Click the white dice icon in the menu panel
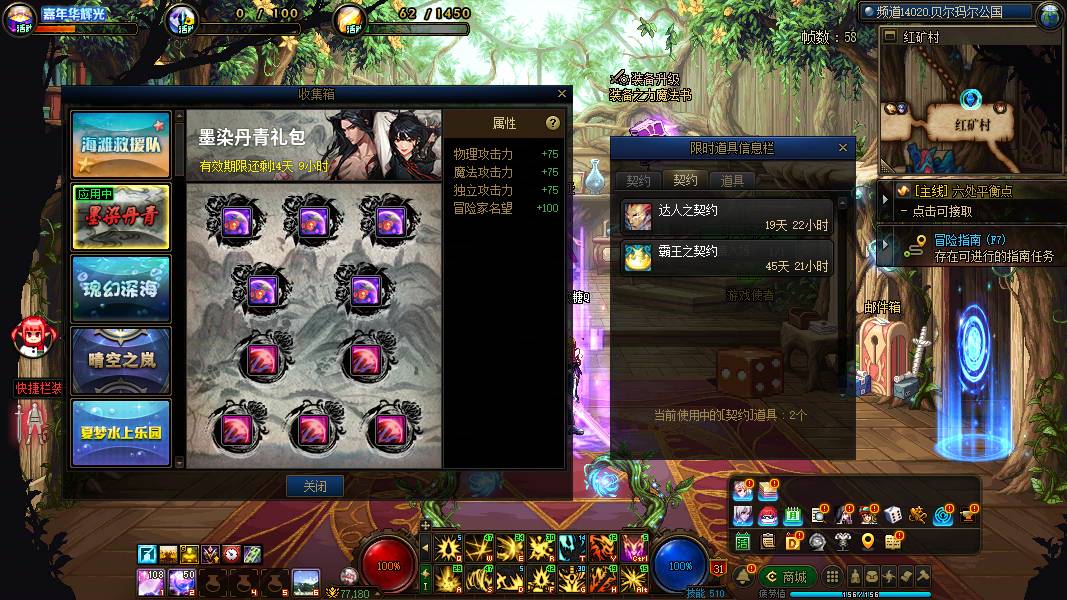1067x600 pixels. pyautogui.click(x=893, y=516)
